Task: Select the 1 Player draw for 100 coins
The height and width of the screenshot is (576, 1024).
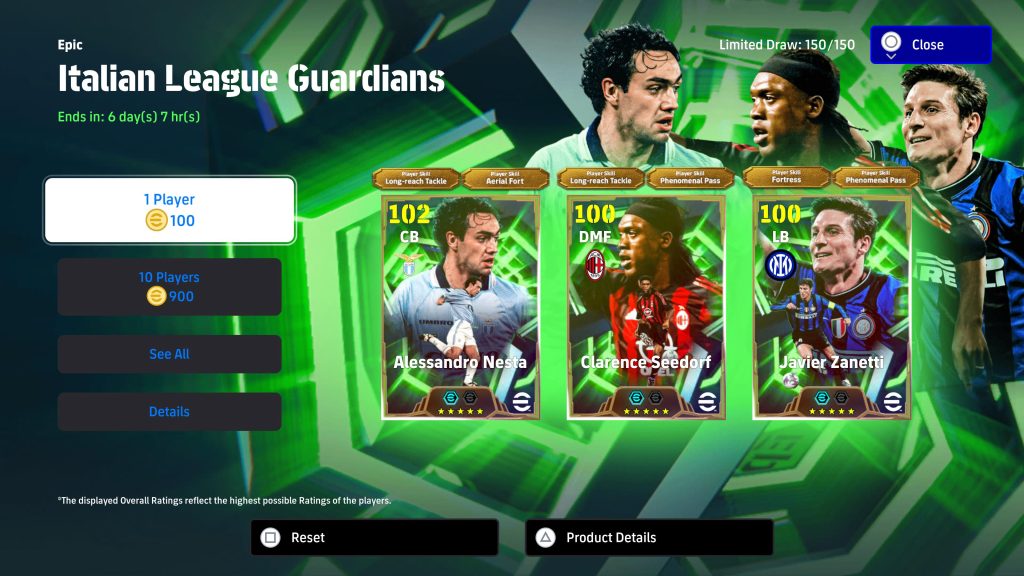Action: click(x=169, y=210)
